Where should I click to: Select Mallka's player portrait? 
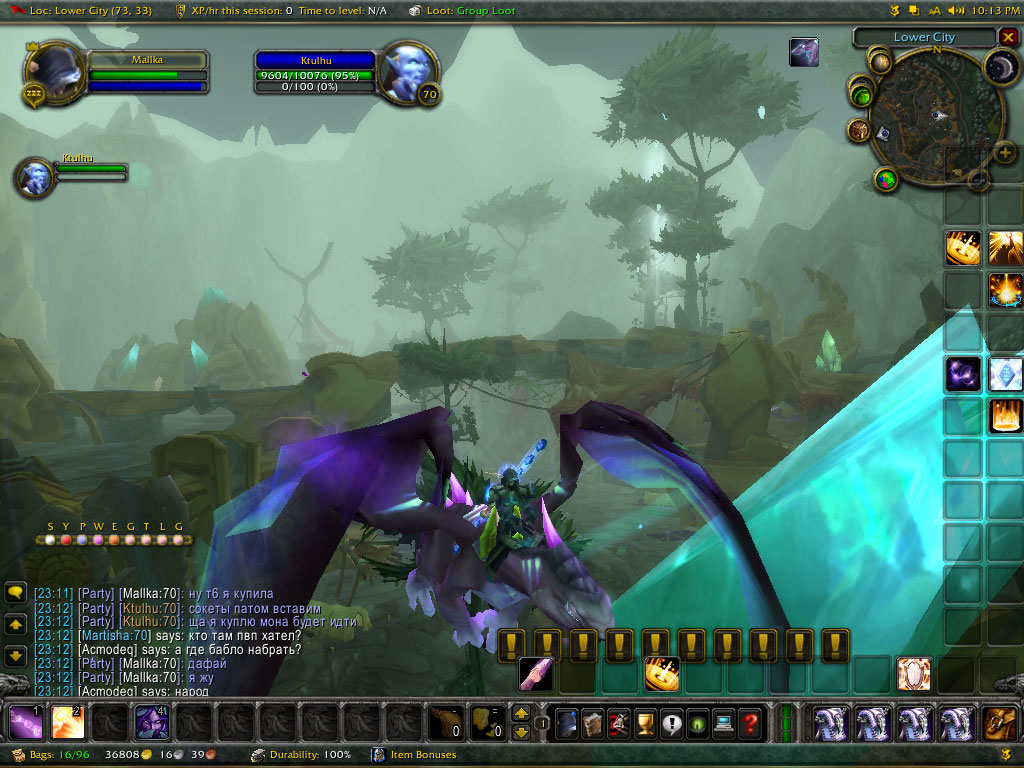pos(52,72)
